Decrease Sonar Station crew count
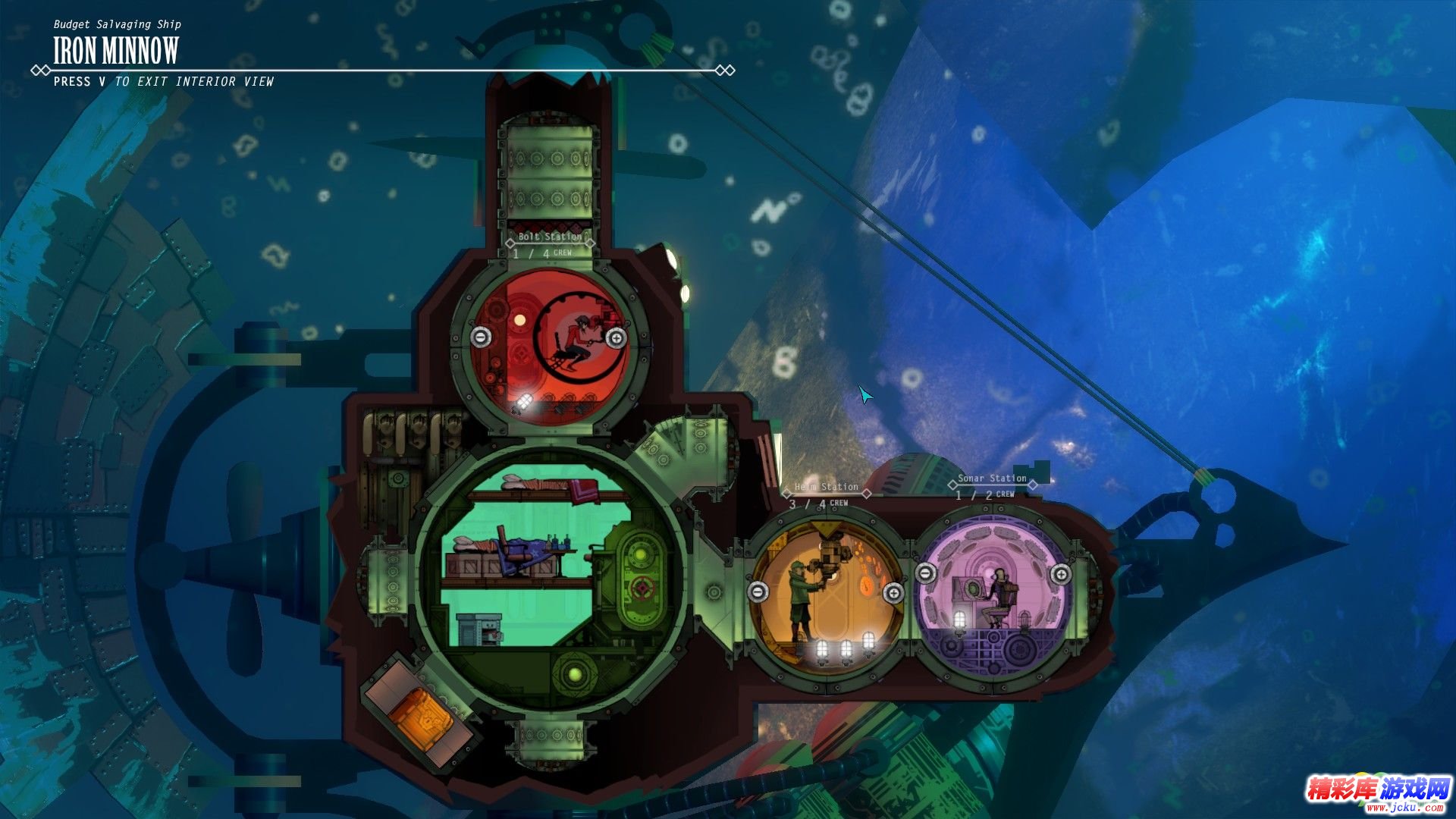 pyautogui.click(x=925, y=573)
